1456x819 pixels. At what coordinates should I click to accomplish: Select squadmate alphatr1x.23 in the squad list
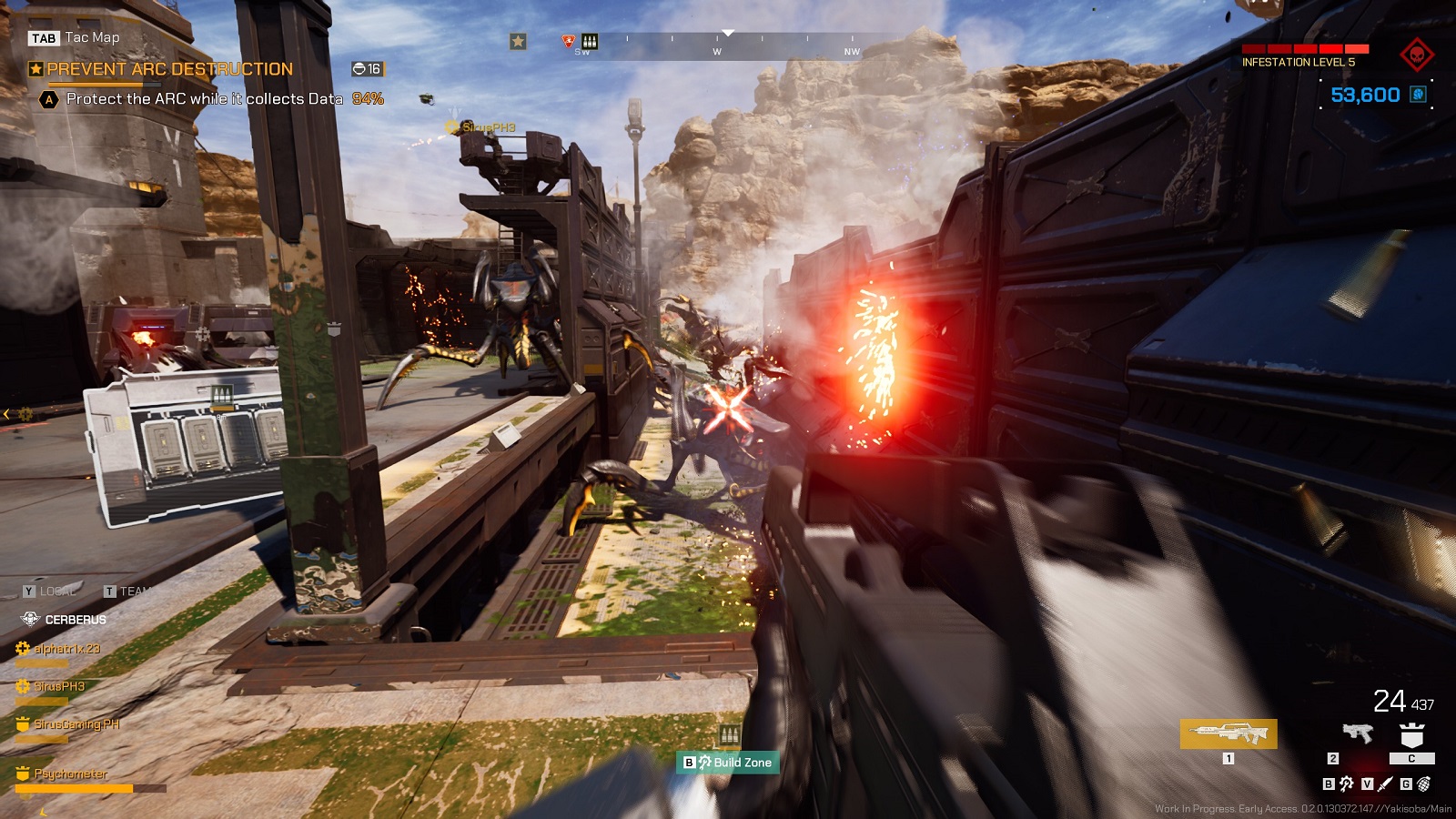click(66, 649)
